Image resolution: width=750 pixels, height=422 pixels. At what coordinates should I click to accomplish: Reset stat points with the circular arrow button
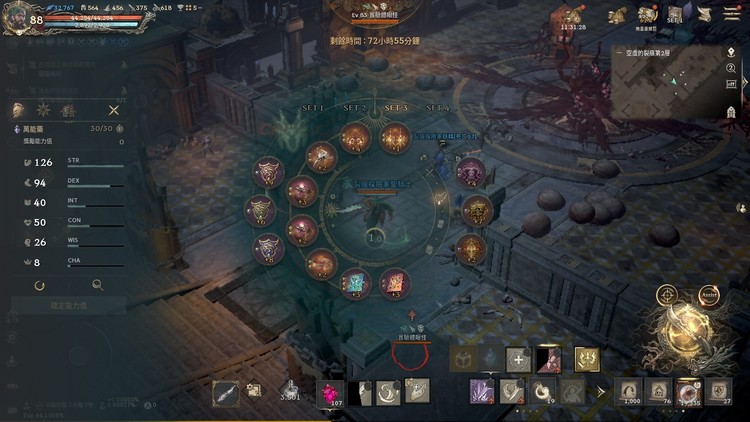[39, 285]
